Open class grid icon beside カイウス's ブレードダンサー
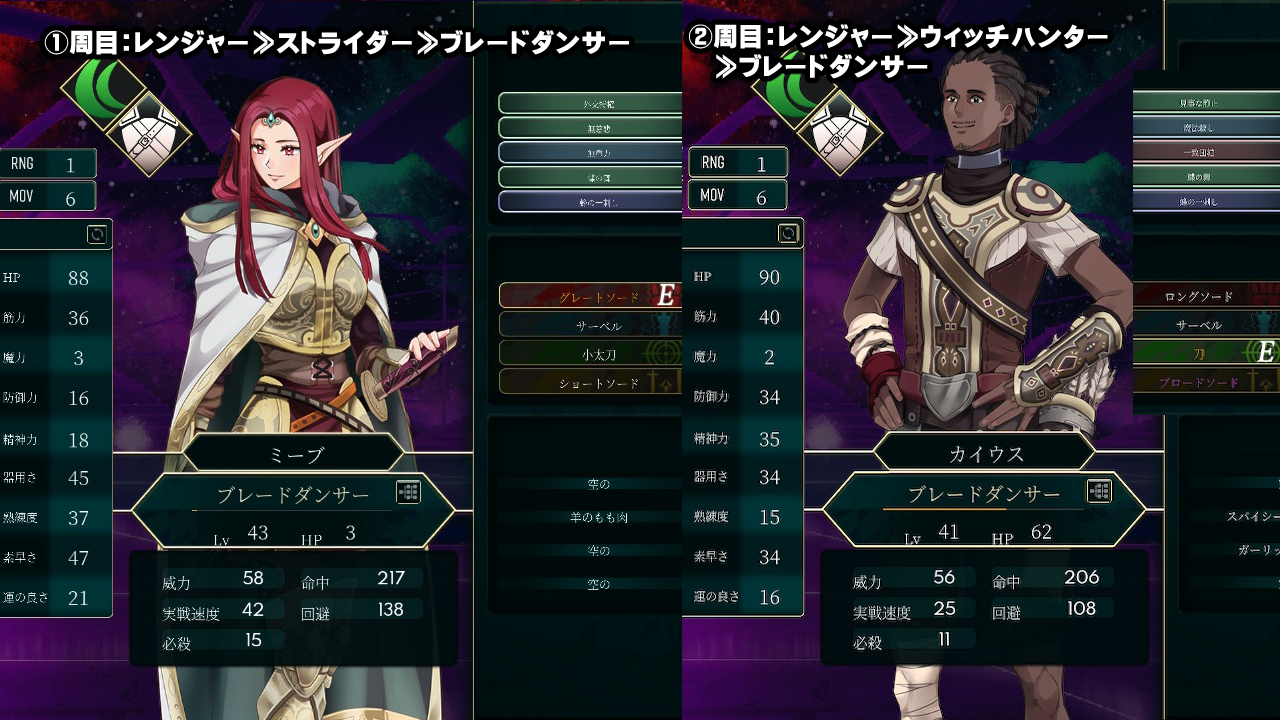 pos(1099,491)
